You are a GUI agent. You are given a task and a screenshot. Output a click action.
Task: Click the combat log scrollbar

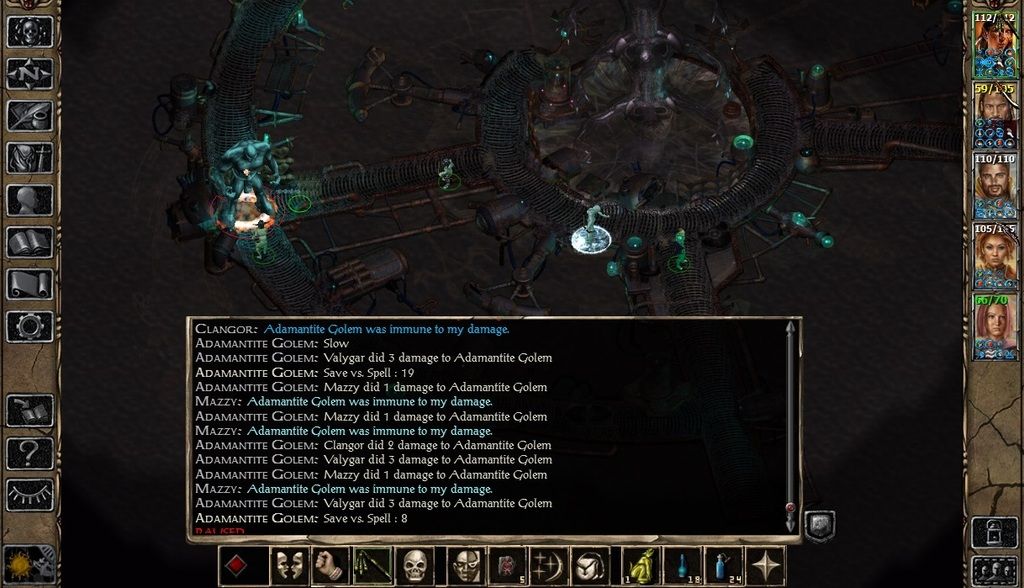791,420
